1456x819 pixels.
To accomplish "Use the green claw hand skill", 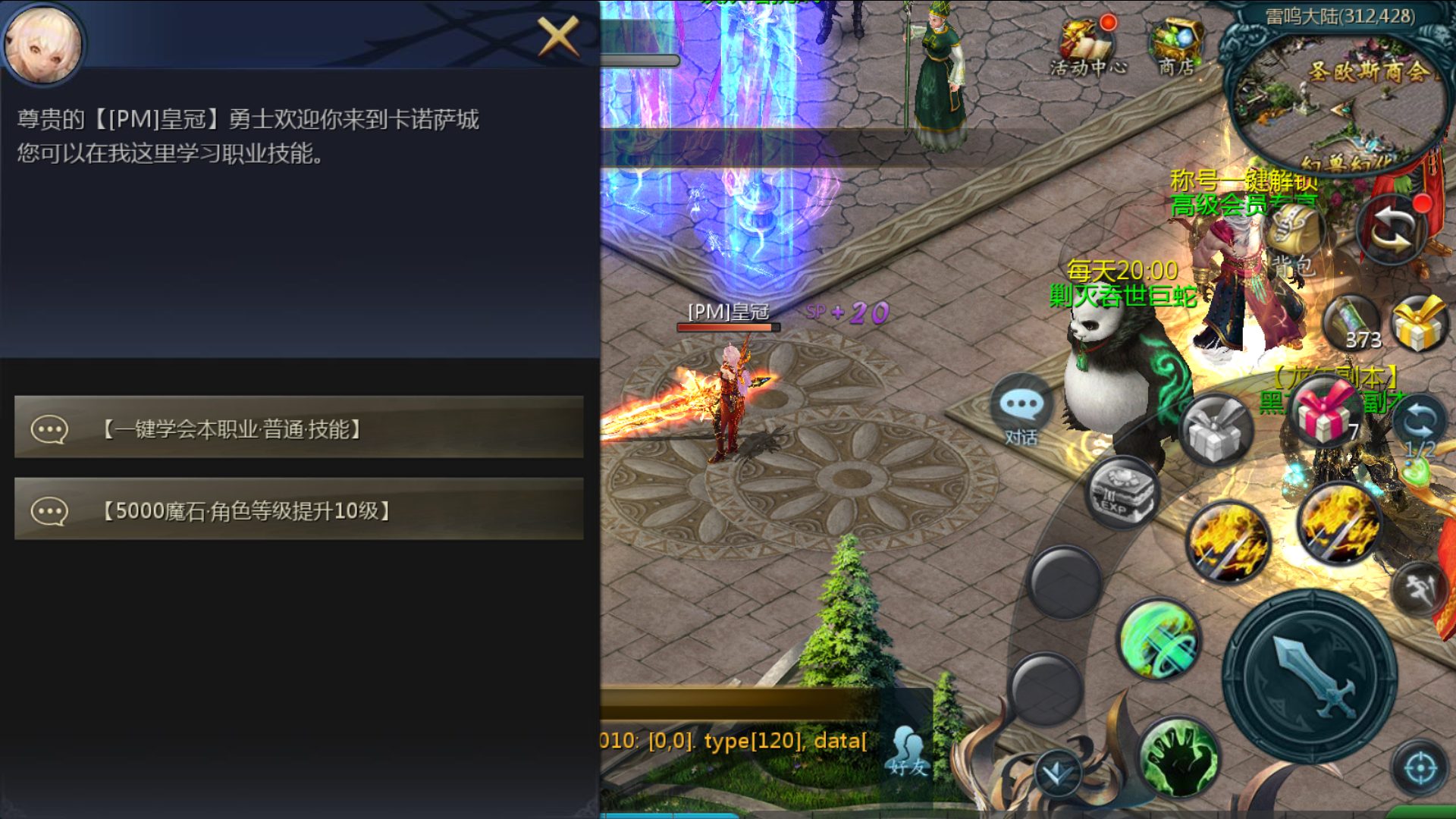I will click(1178, 756).
